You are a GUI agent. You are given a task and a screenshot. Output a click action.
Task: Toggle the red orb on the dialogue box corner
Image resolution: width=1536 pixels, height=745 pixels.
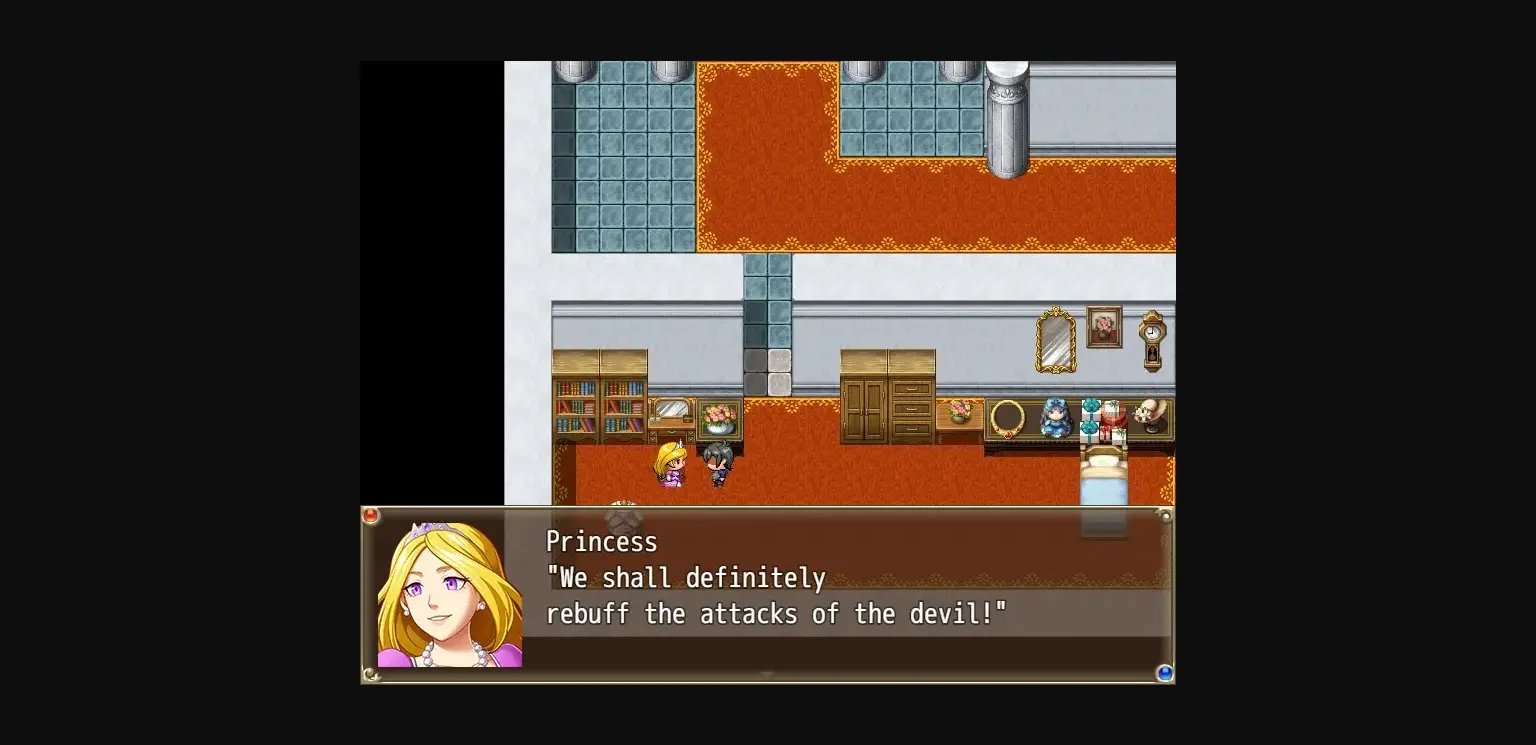371,515
